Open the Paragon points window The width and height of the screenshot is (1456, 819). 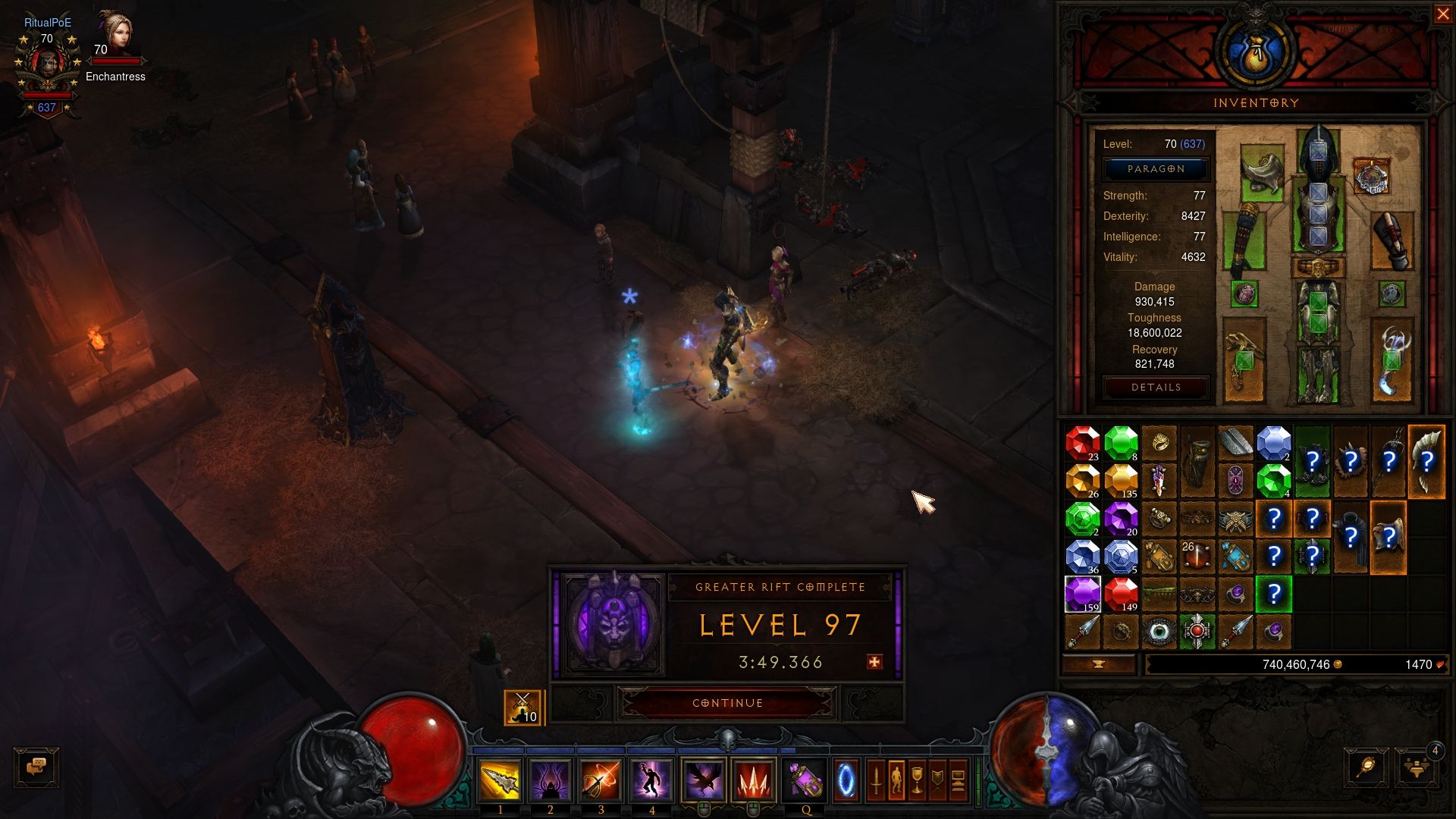(1155, 169)
